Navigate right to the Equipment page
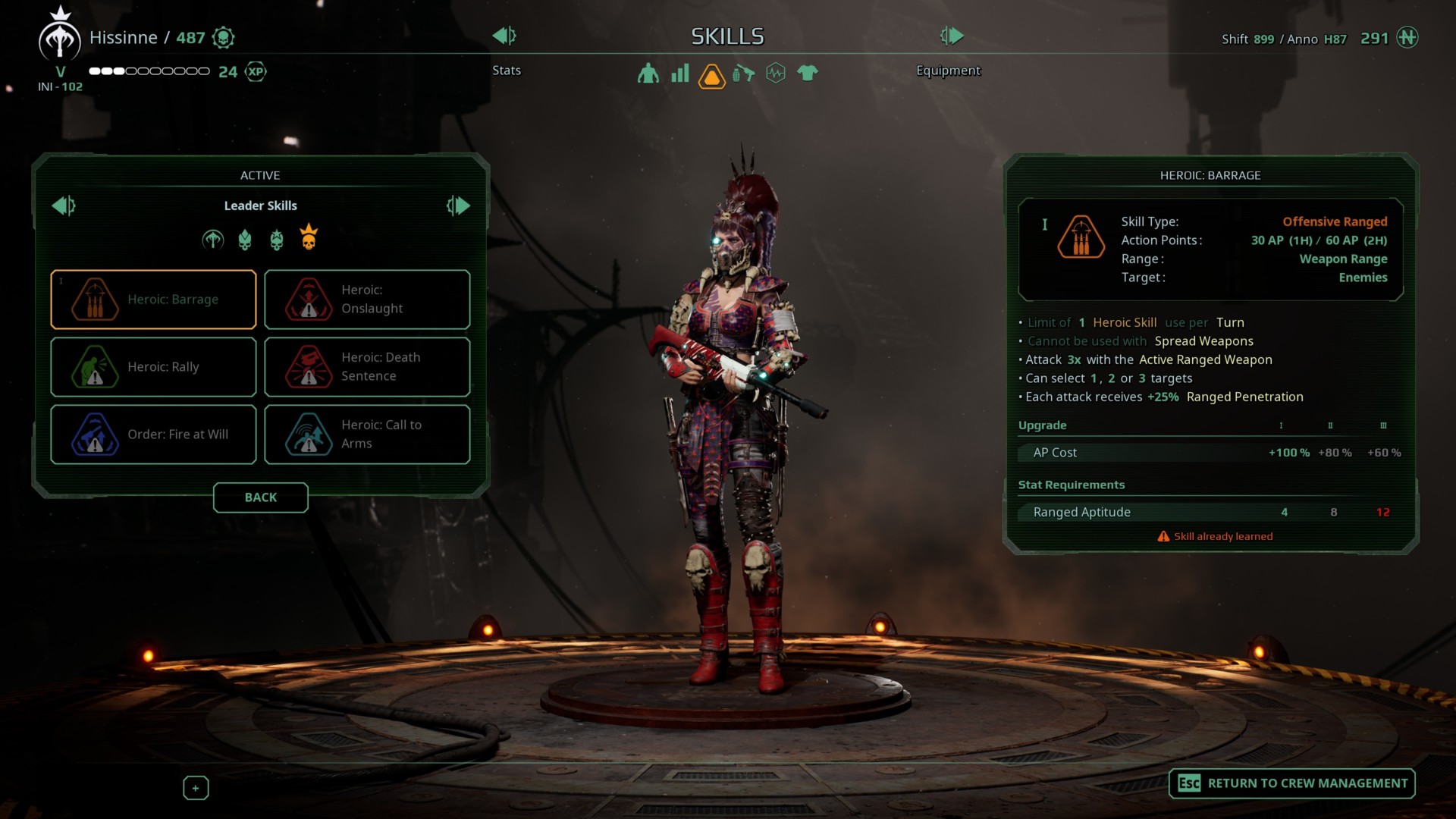The height and width of the screenshot is (819, 1456). click(x=952, y=36)
